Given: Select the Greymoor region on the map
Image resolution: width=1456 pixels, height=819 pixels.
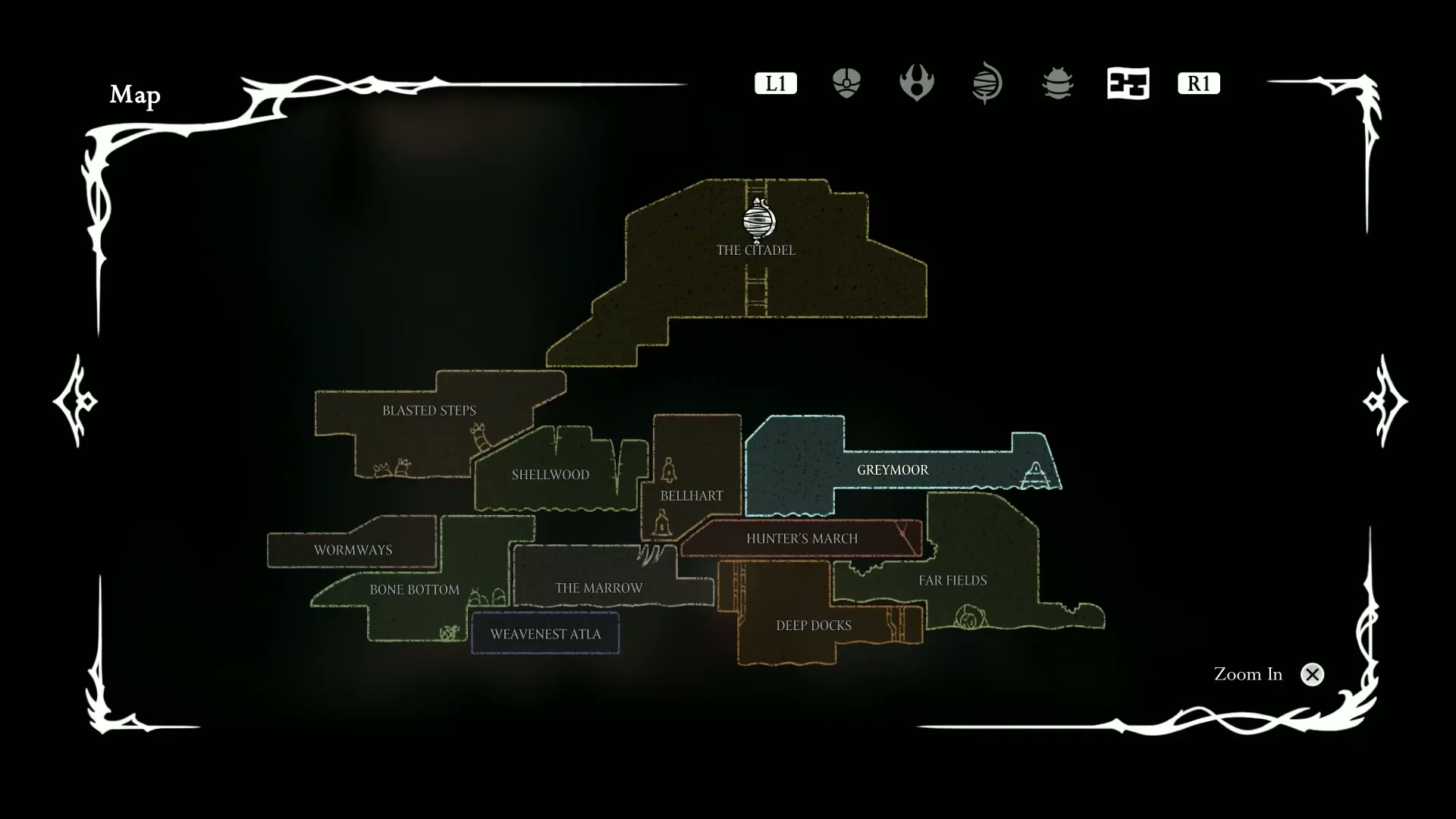Looking at the screenshot, I should [892, 470].
